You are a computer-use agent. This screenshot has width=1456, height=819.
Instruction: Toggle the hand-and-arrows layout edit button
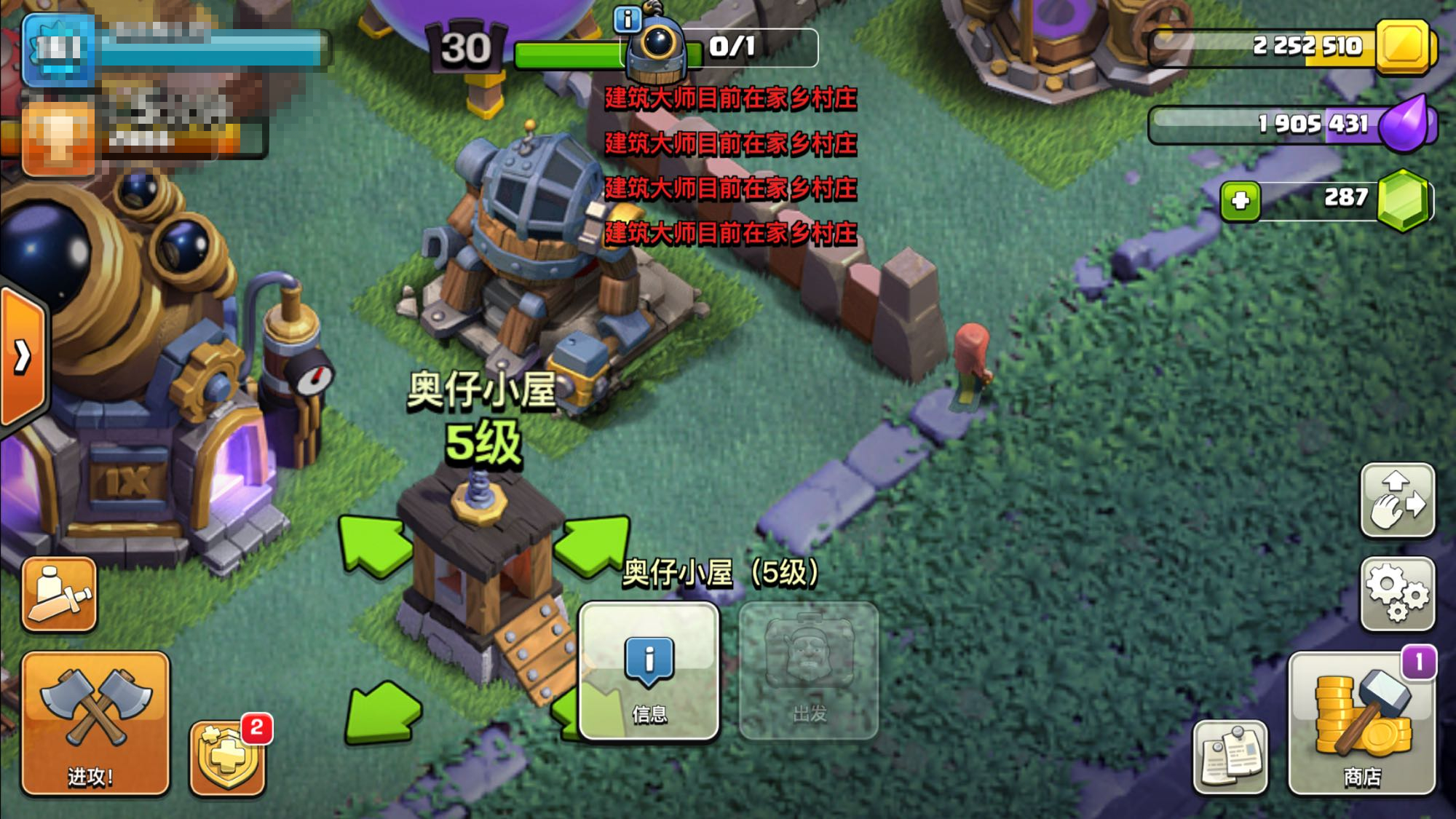[x=1397, y=500]
